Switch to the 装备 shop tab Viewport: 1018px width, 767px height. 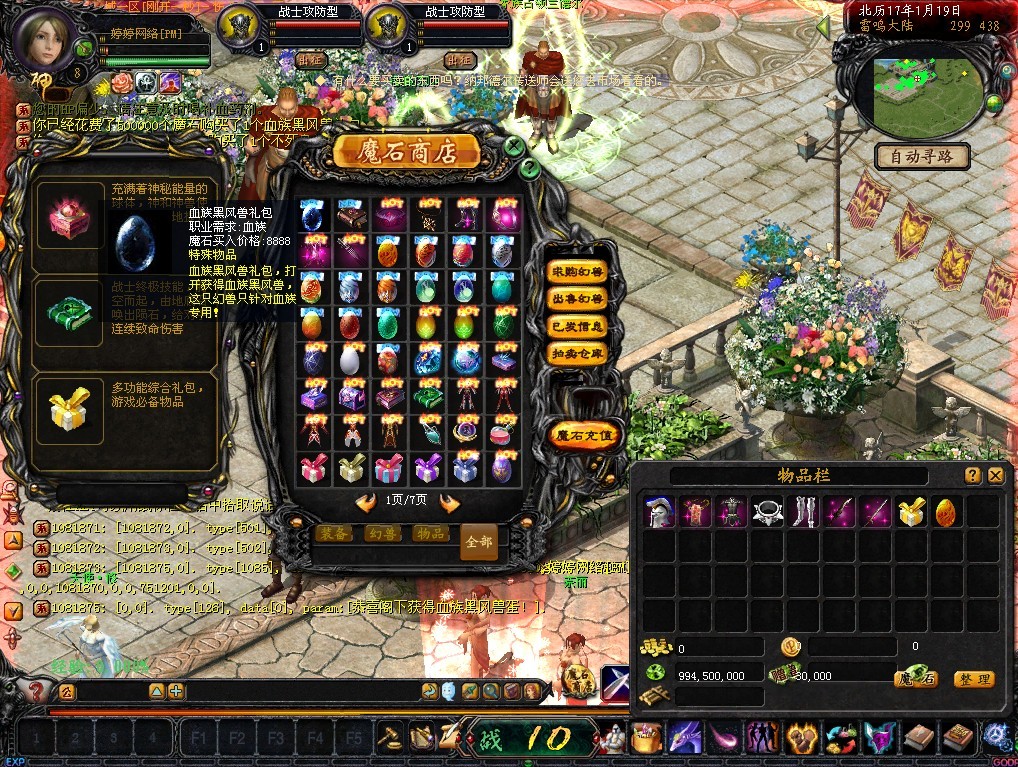(335, 534)
